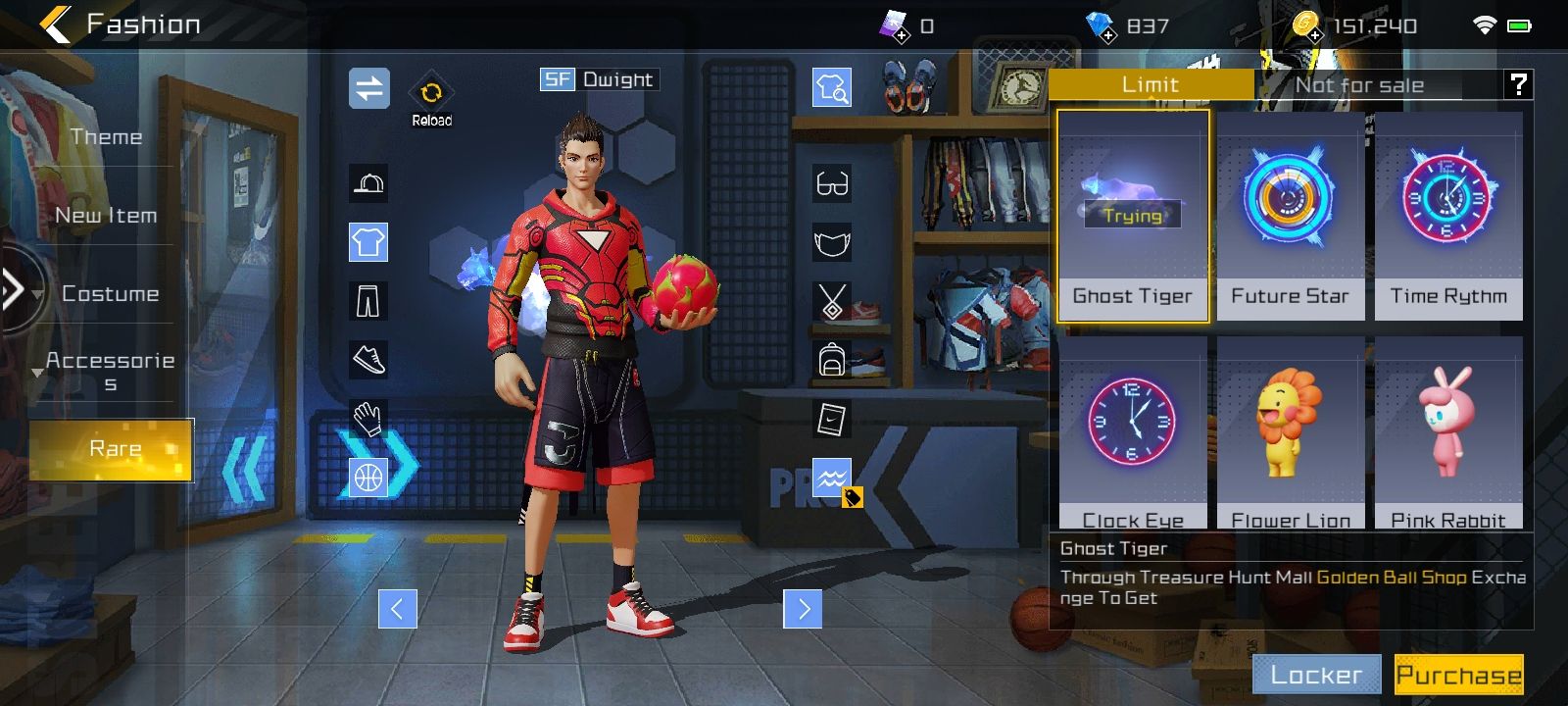Click the Purchase button
1568x706 pixels.
point(1458,675)
